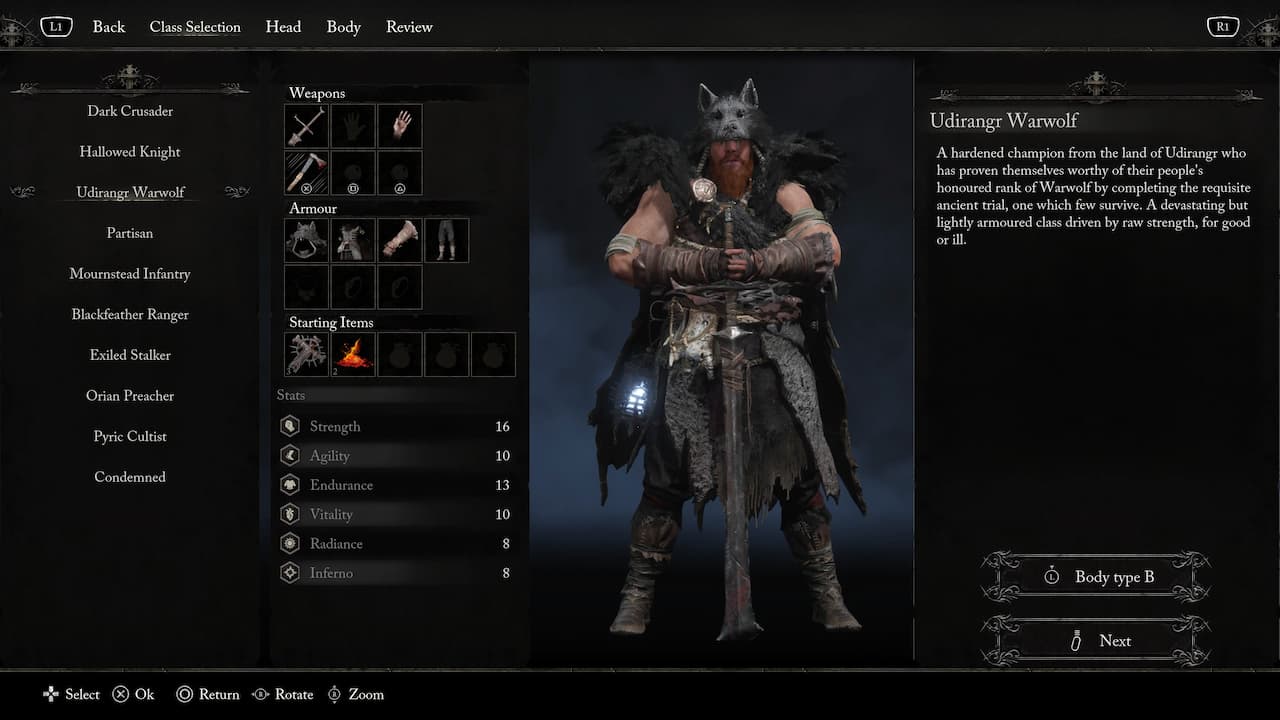The width and height of the screenshot is (1280, 720).
Task: Click the empty off-hand weapon slot
Action: coord(352,125)
